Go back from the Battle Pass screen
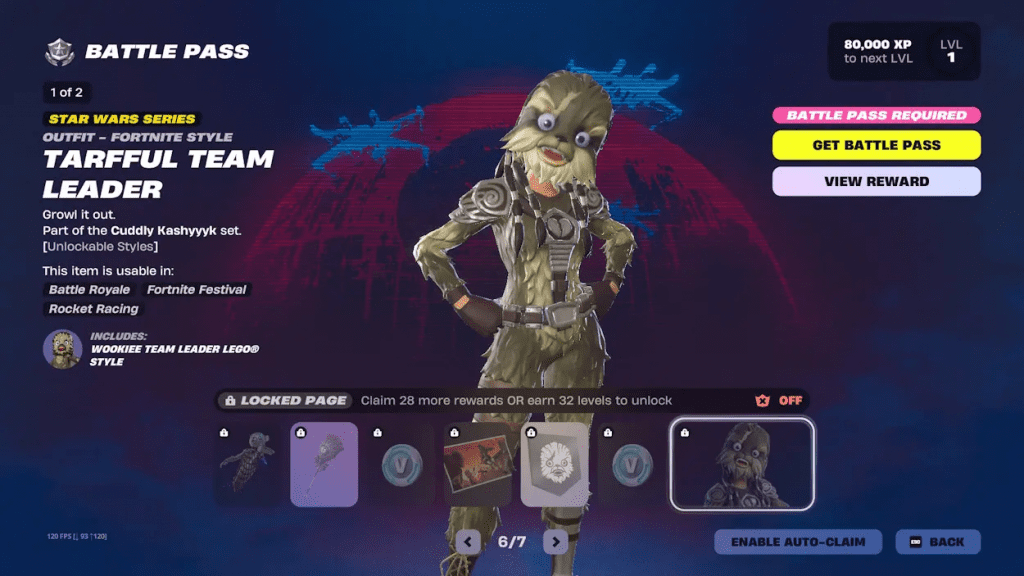 point(938,542)
